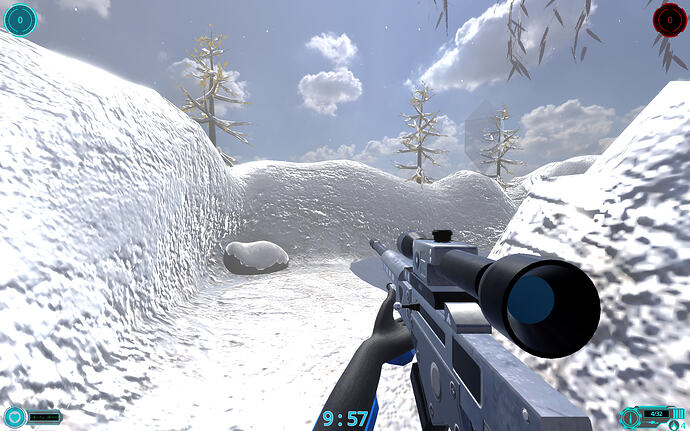Screen dimensions: 690x431
Task: Select the bullet ammo icon
Action: [x=632, y=417]
